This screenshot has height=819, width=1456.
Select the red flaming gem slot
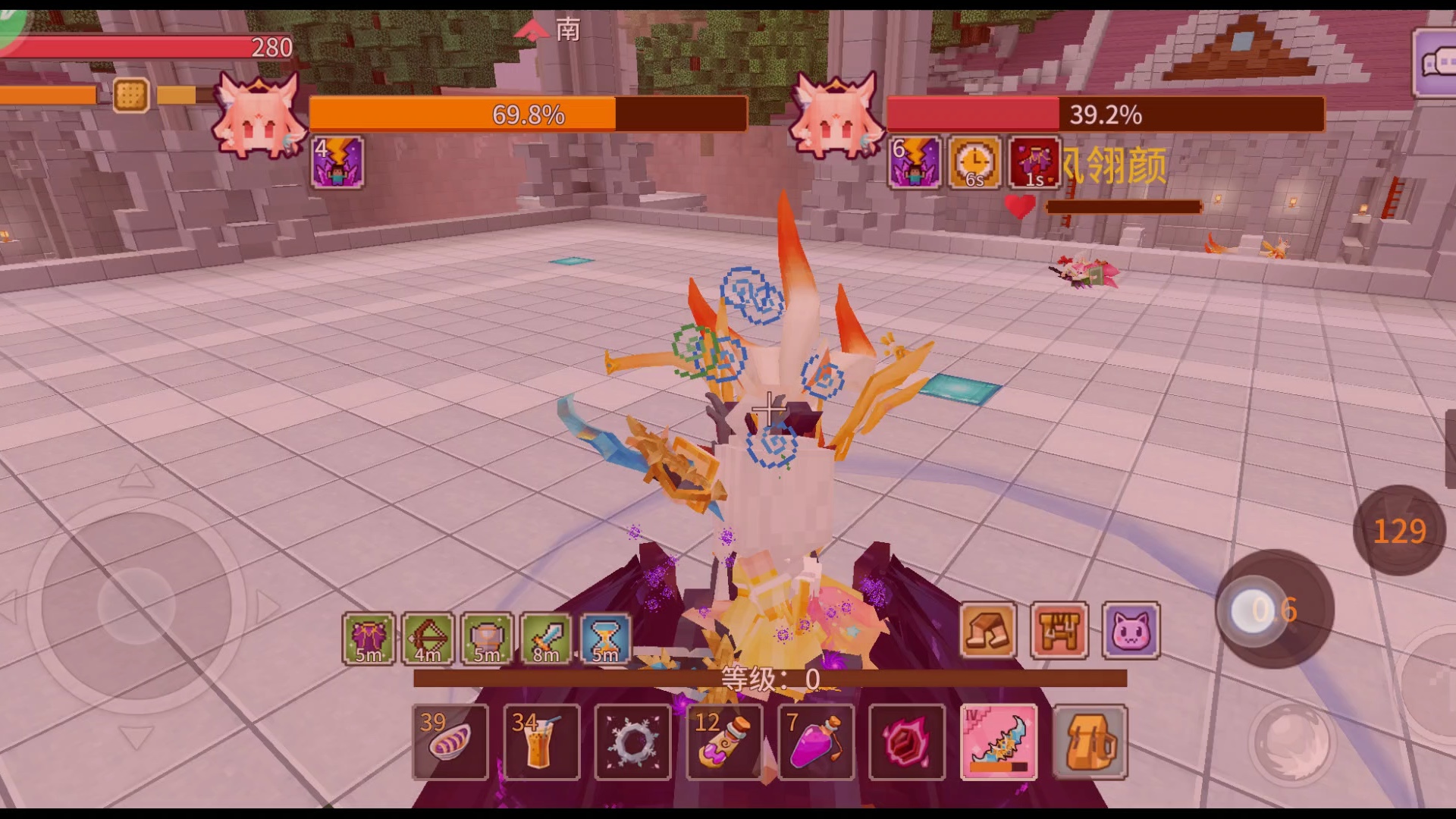pyautogui.click(x=907, y=742)
